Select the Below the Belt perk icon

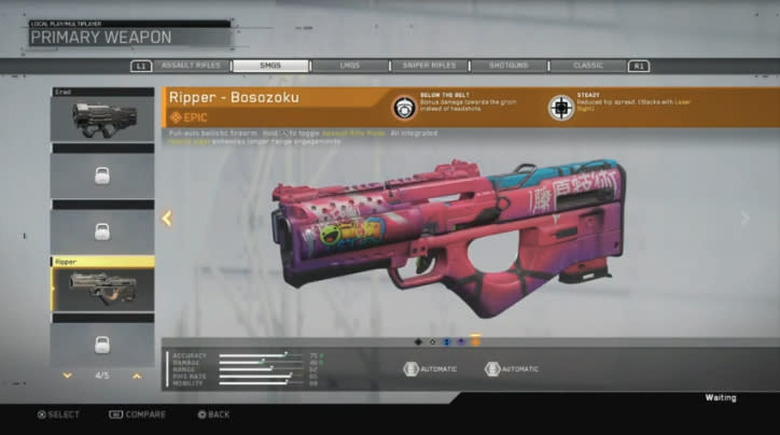404,107
